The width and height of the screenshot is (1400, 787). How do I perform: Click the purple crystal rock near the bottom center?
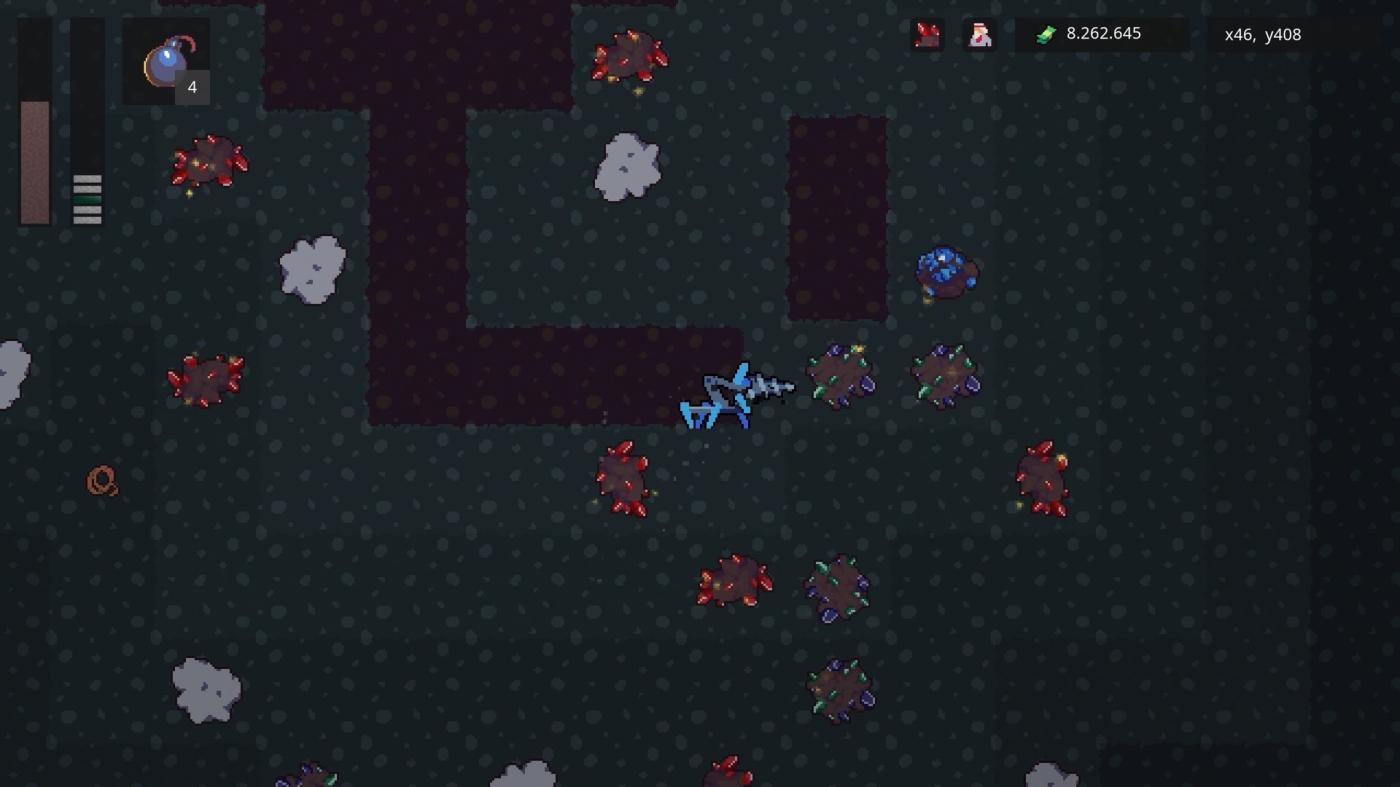point(838,589)
